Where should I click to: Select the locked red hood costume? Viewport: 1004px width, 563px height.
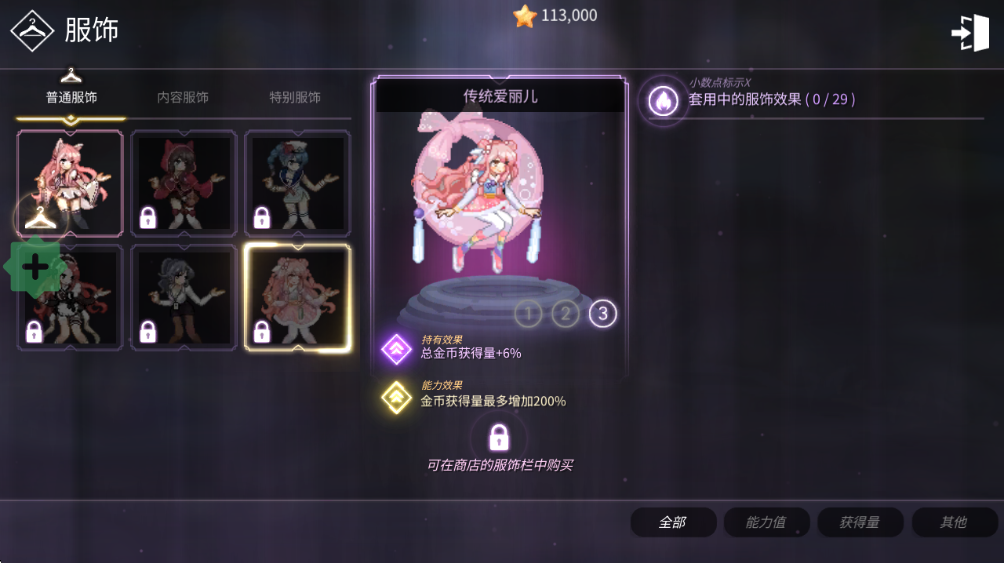(184, 182)
